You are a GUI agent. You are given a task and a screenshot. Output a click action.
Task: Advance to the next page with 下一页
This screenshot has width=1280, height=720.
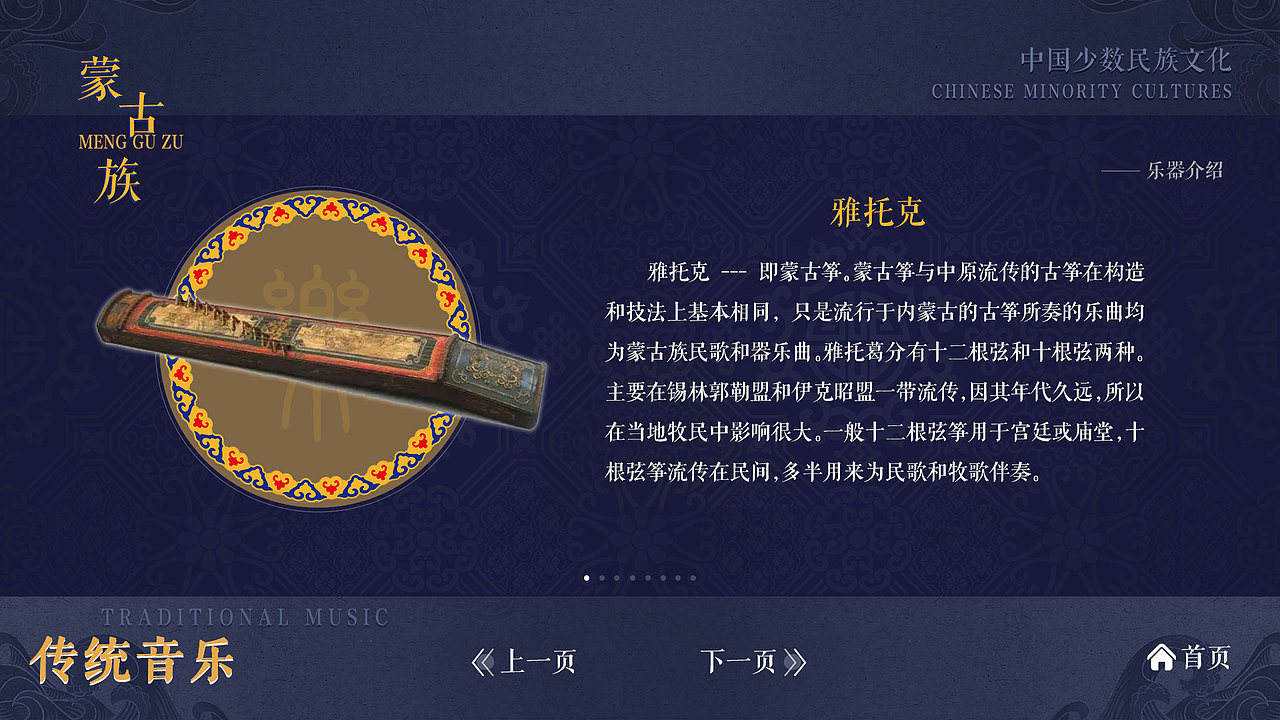coord(740,660)
